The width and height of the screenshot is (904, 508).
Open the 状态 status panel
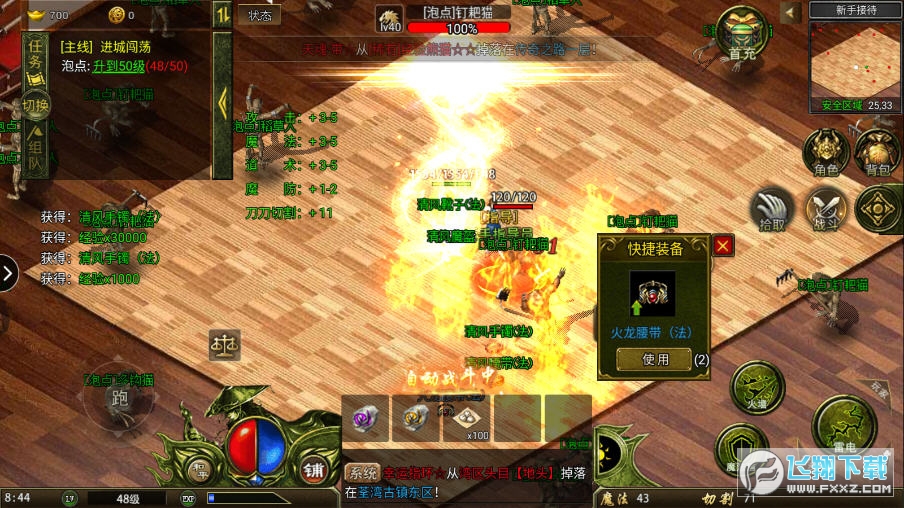259,15
